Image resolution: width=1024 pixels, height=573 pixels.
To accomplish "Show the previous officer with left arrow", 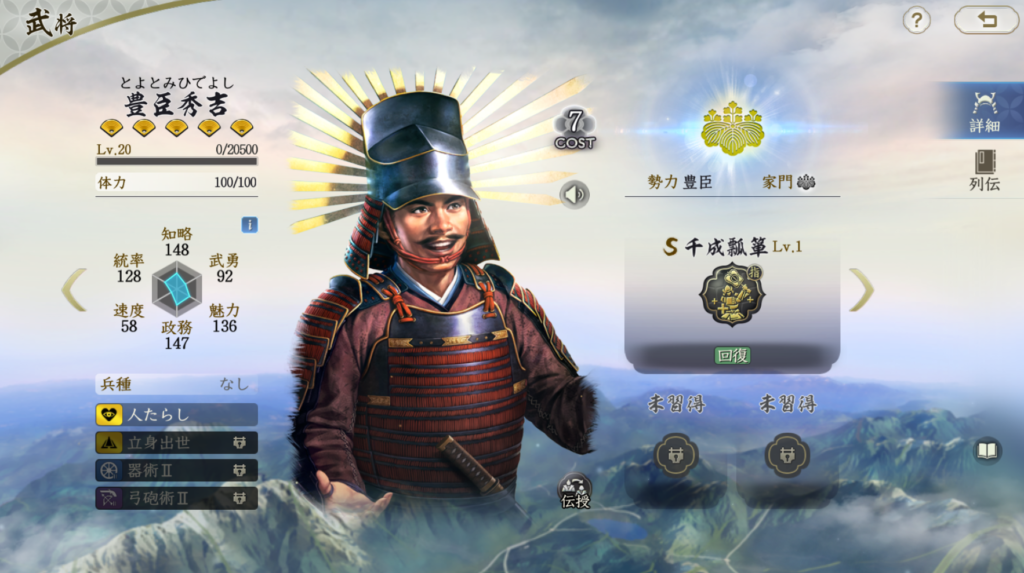I will (74, 289).
